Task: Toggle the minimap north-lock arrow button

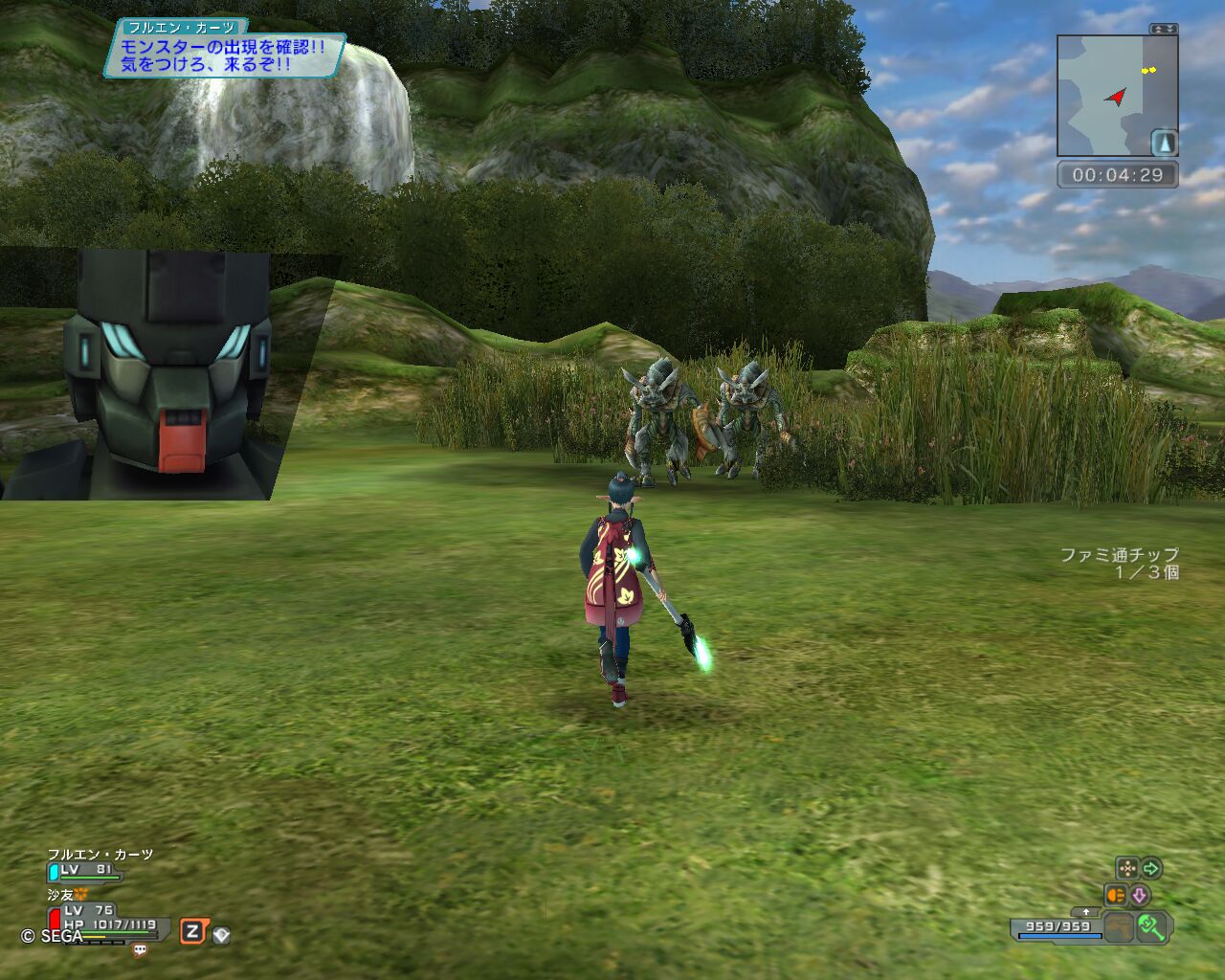Action: pyautogui.click(x=1164, y=143)
